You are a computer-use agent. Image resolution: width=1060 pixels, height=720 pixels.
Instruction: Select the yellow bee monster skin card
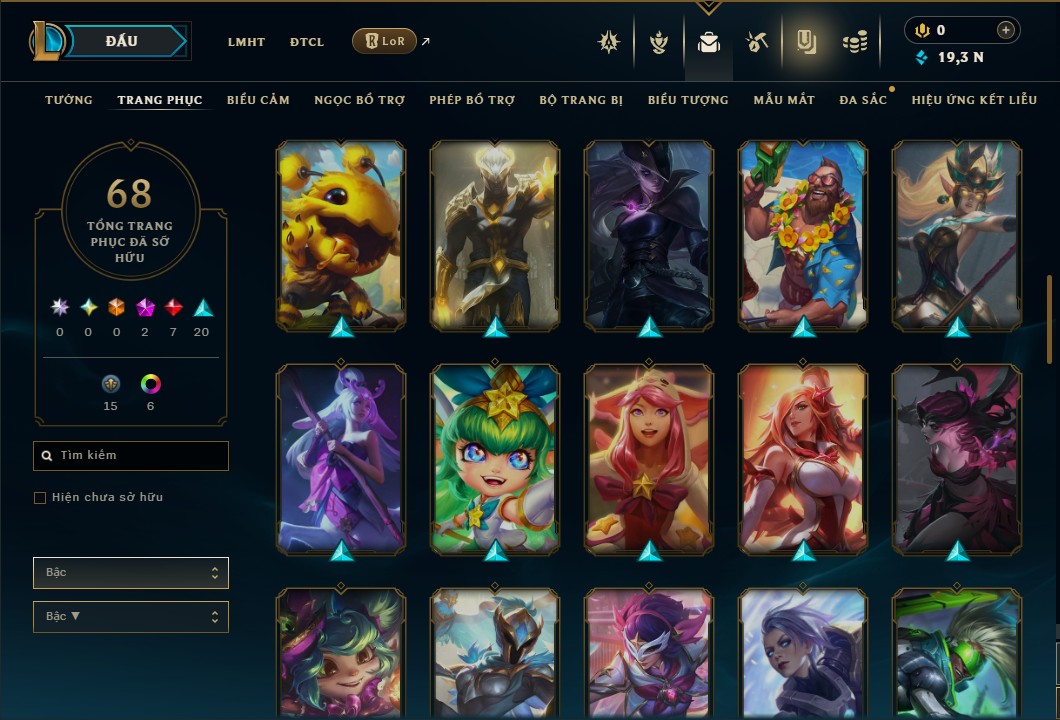click(341, 235)
